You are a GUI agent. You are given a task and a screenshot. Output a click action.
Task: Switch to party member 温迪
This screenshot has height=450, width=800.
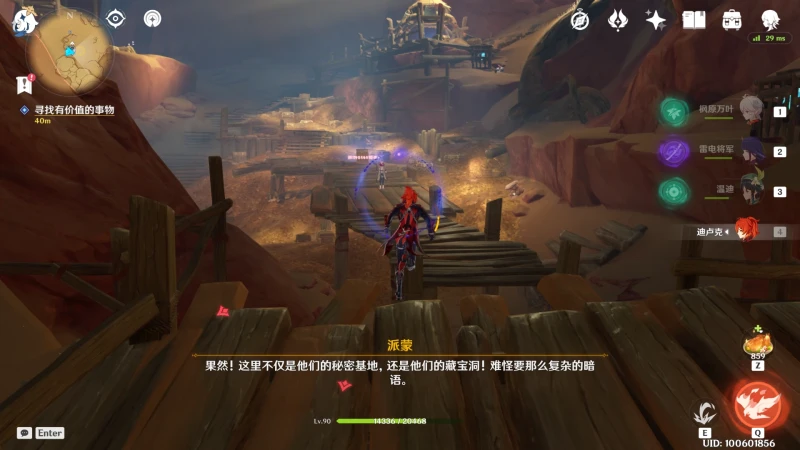750,191
